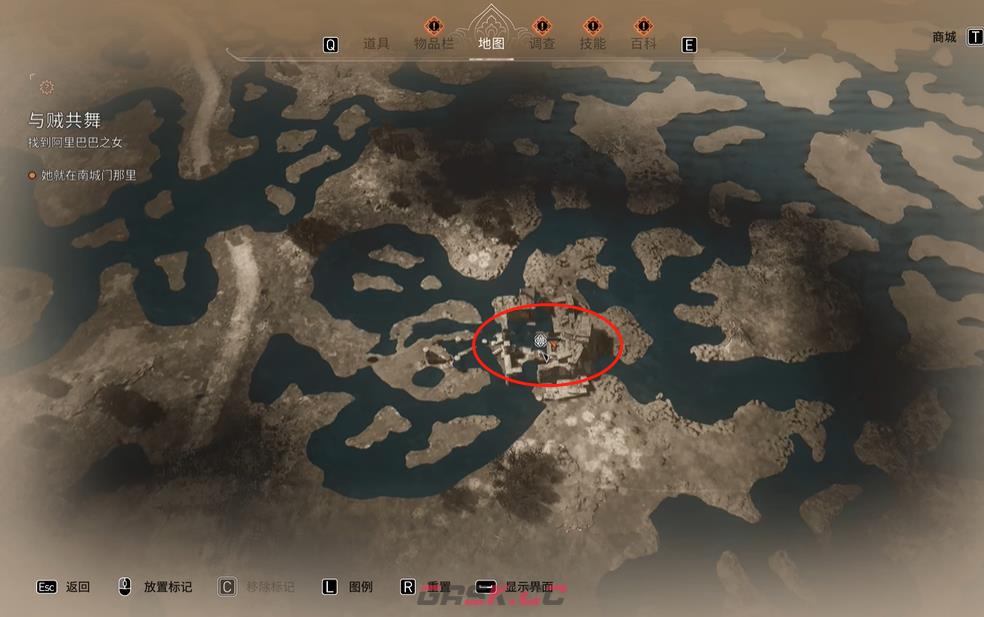Choose the 放置标记 place marker option
The width and height of the screenshot is (984, 617).
point(167,587)
